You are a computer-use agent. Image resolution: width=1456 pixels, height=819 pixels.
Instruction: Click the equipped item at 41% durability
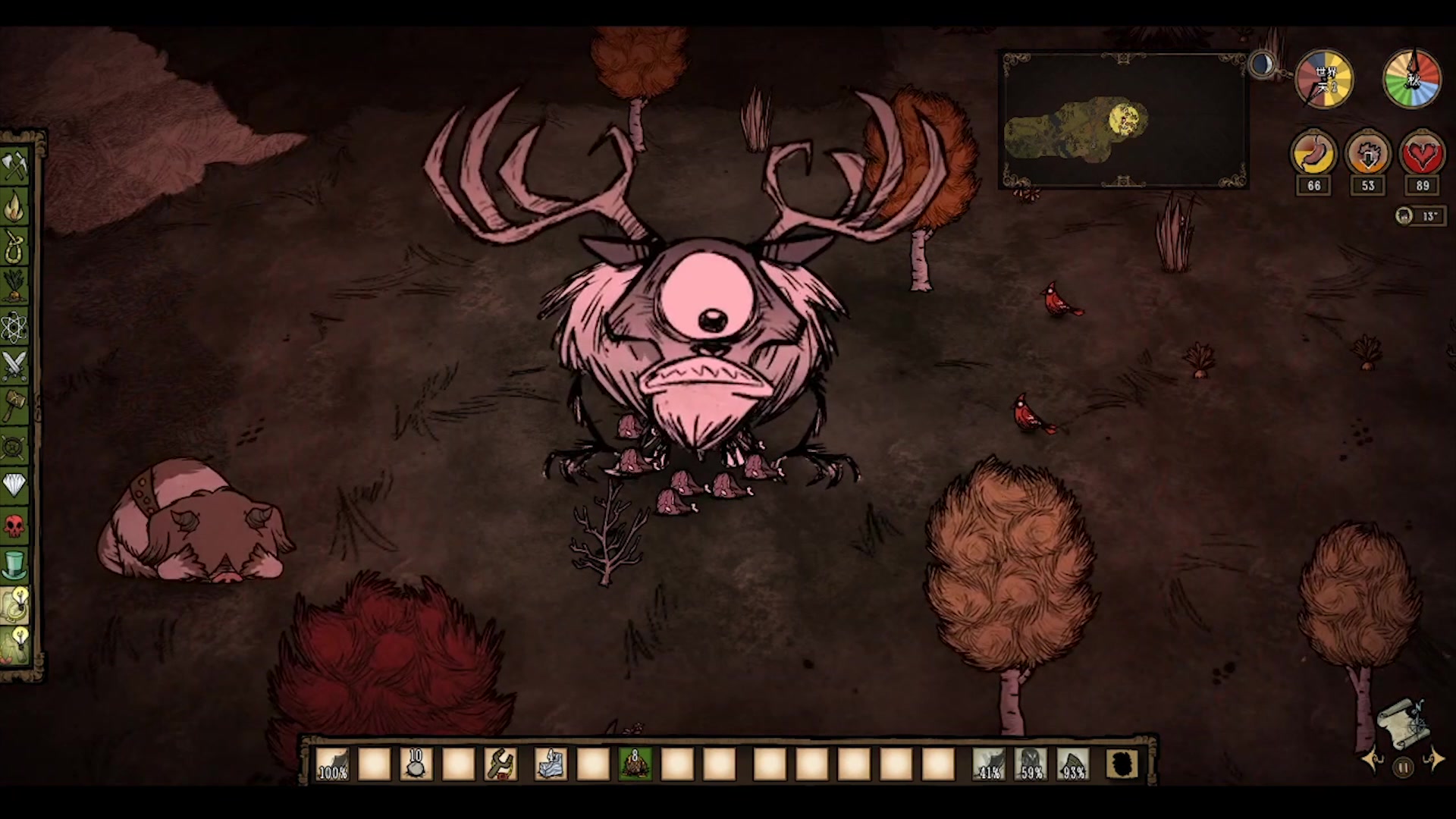tap(989, 764)
